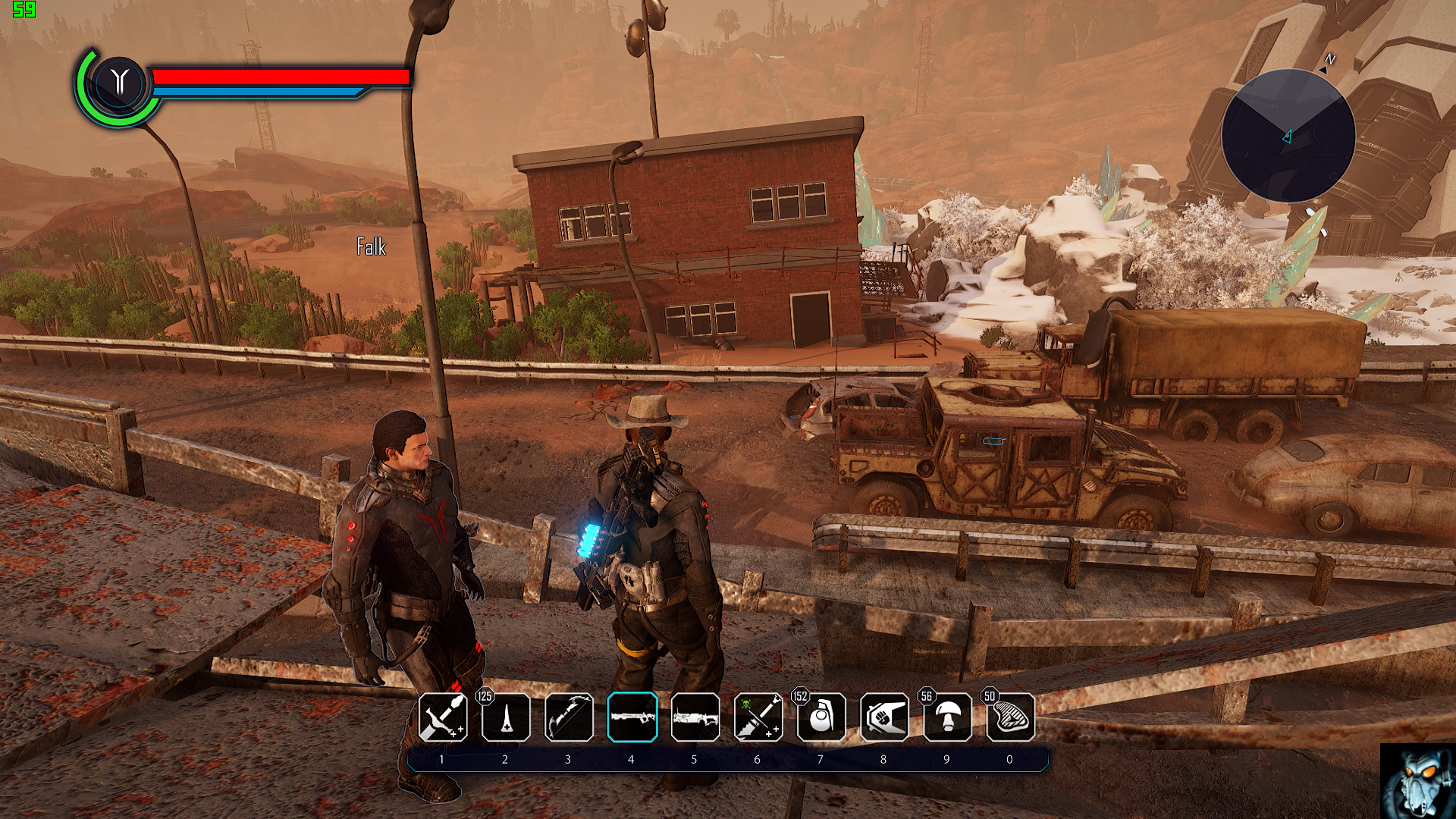Equip the bow from the hotbar
Image resolution: width=1456 pixels, height=819 pixels.
click(569, 717)
